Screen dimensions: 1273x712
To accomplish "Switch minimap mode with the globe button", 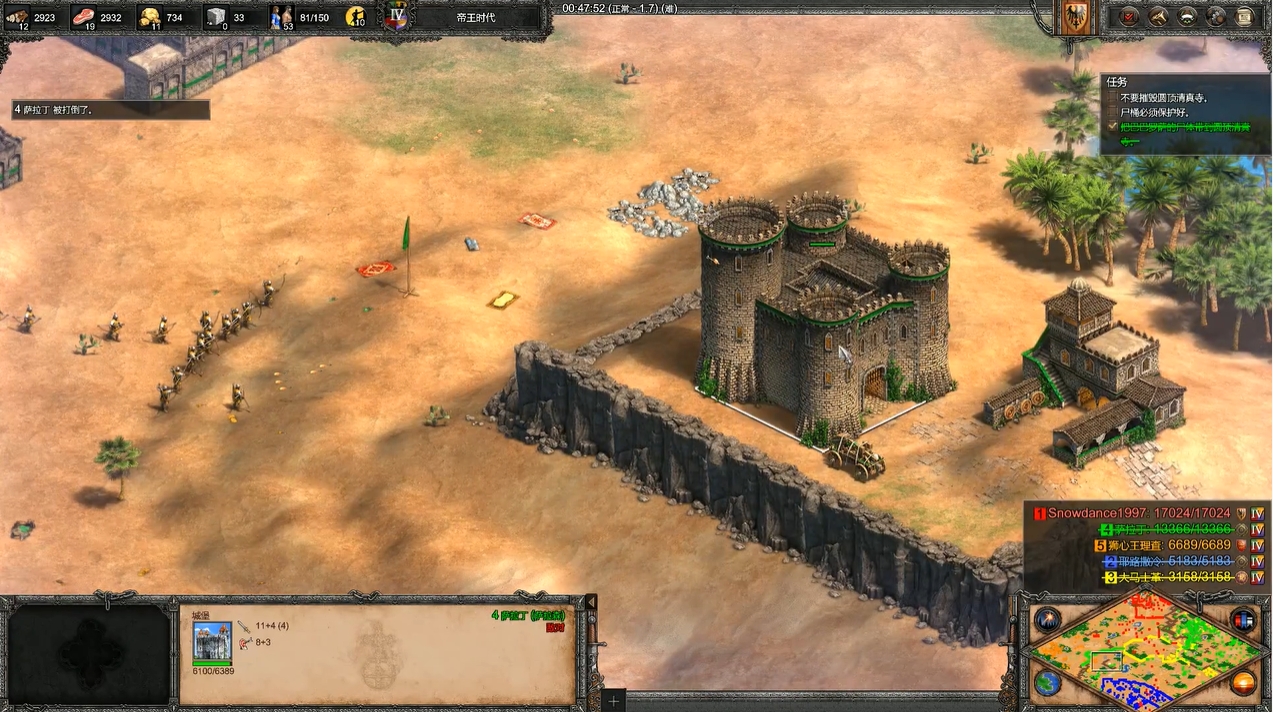I will click(x=1047, y=684).
